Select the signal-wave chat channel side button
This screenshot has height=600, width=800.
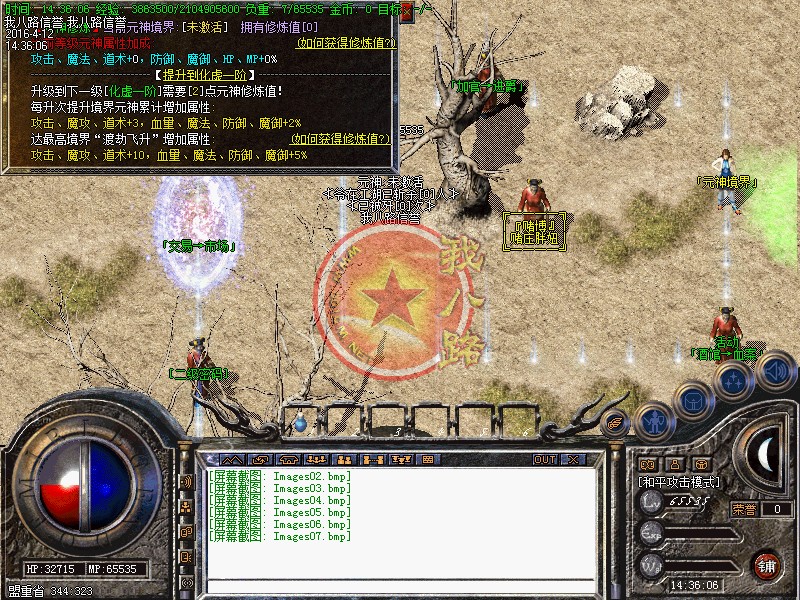click(186, 481)
